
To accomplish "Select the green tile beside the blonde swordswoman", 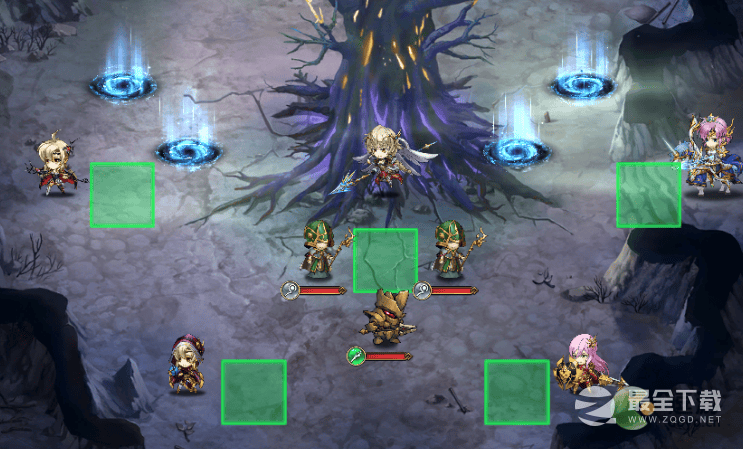I will coord(122,194).
